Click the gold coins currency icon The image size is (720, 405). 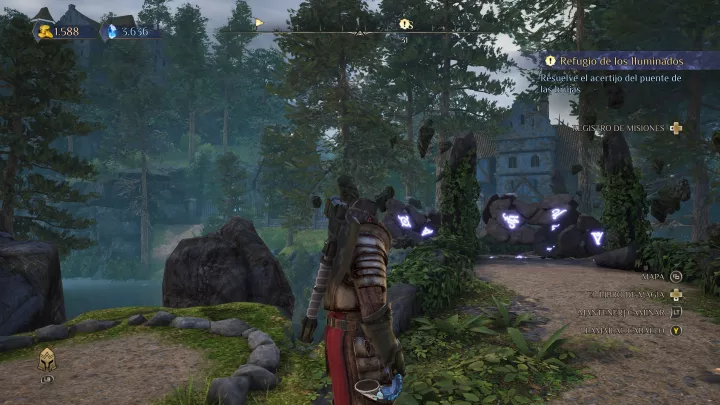tap(46, 31)
